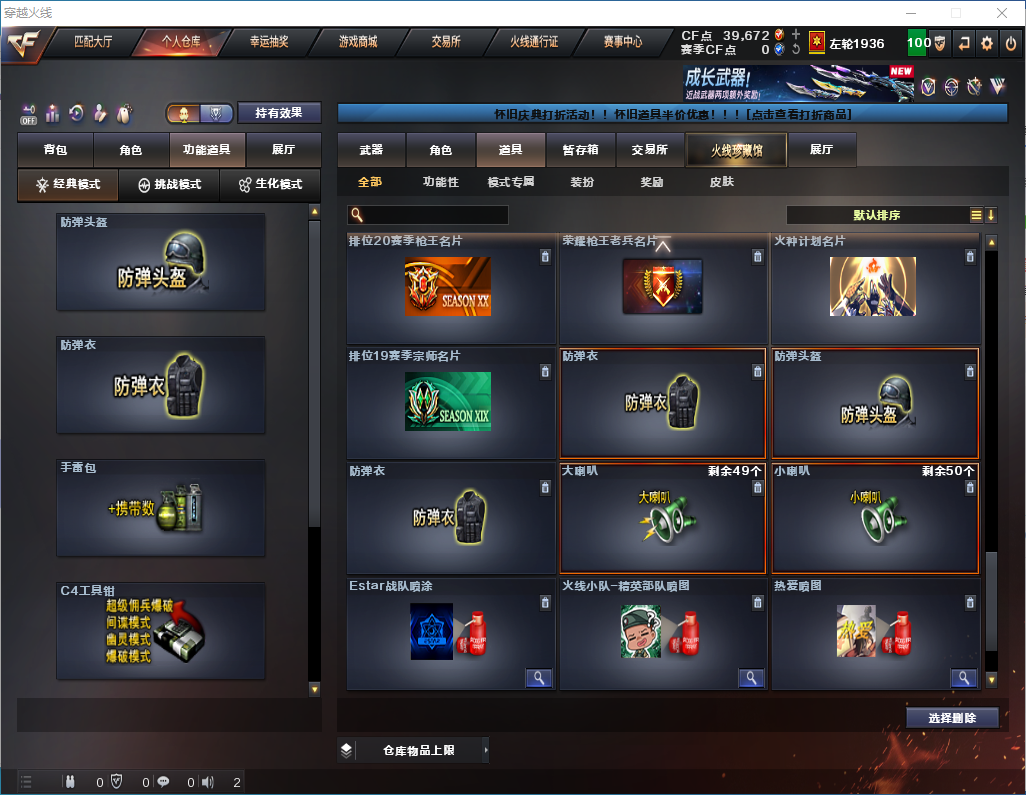Select the 挑战模式 mode tab
Viewport: 1026px width, 795px height.
point(169,185)
